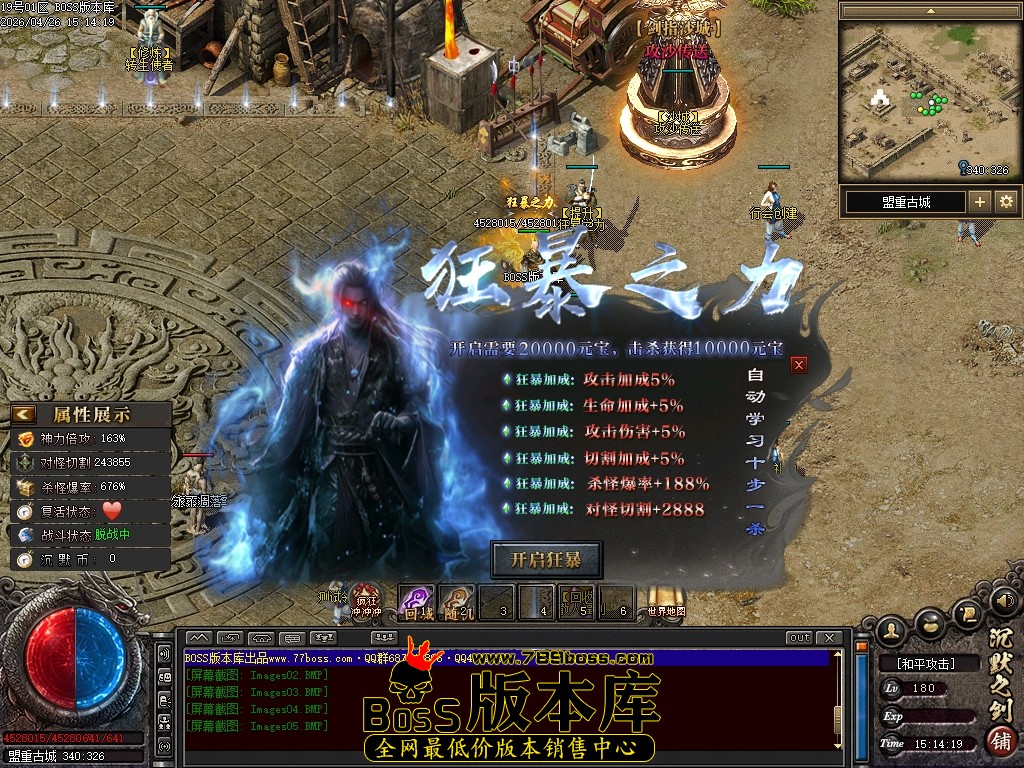
Task: Click the 开启狂暴 button
Action: (546, 560)
